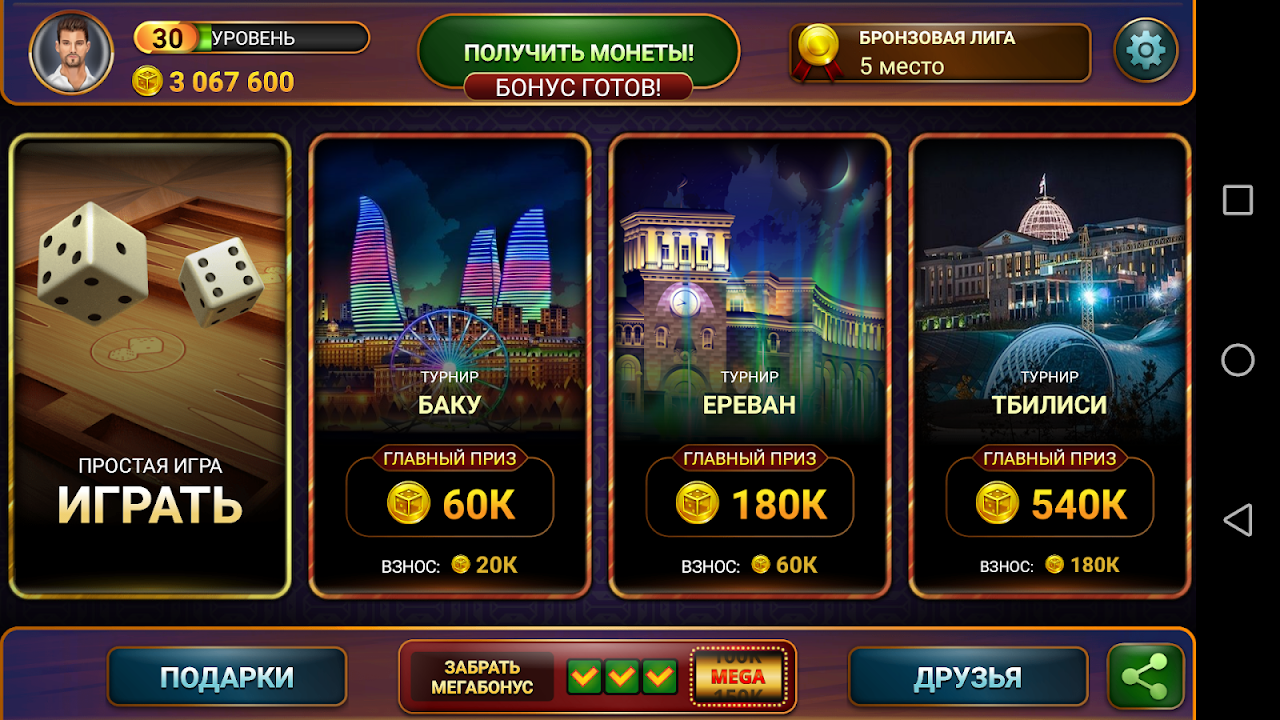Click the bronze league medal icon
The image size is (1280, 720).
click(x=818, y=48)
